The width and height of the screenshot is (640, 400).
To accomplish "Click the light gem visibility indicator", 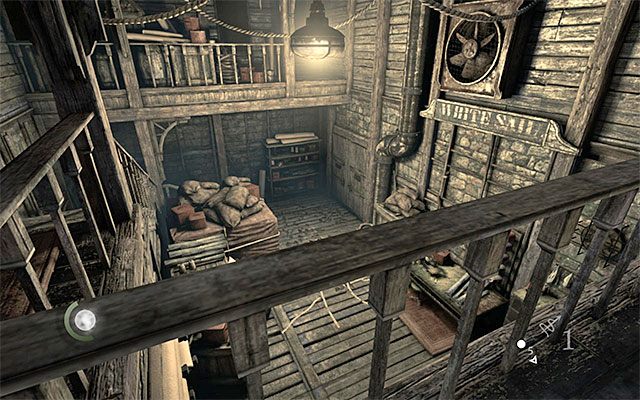I will 85,320.
